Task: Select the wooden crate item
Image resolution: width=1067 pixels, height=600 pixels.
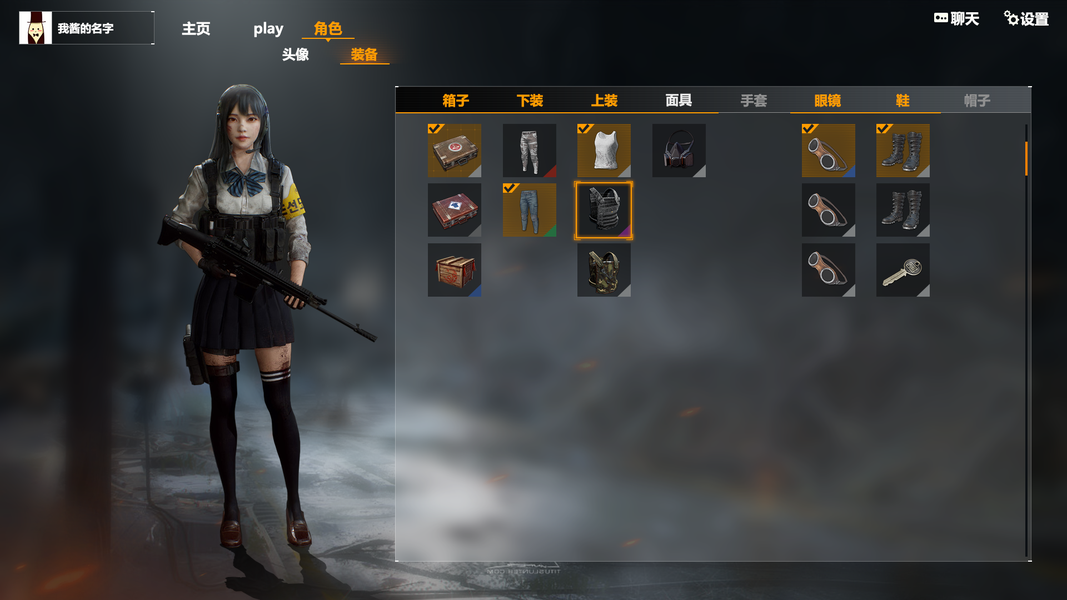Action: [x=454, y=270]
